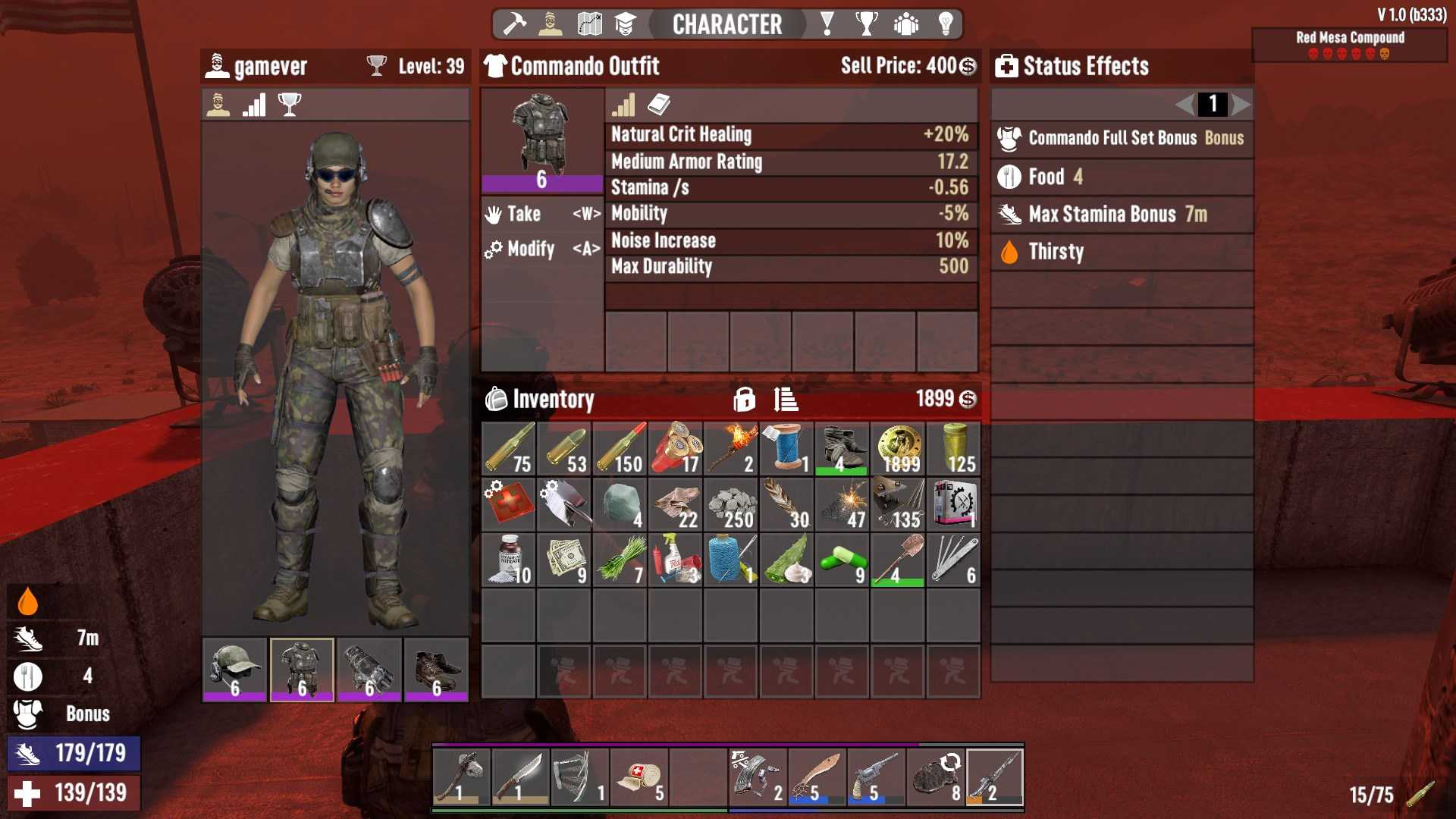Image resolution: width=1456 pixels, height=819 pixels.
Task: Click the next status effects page arrow
Action: (1241, 104)
